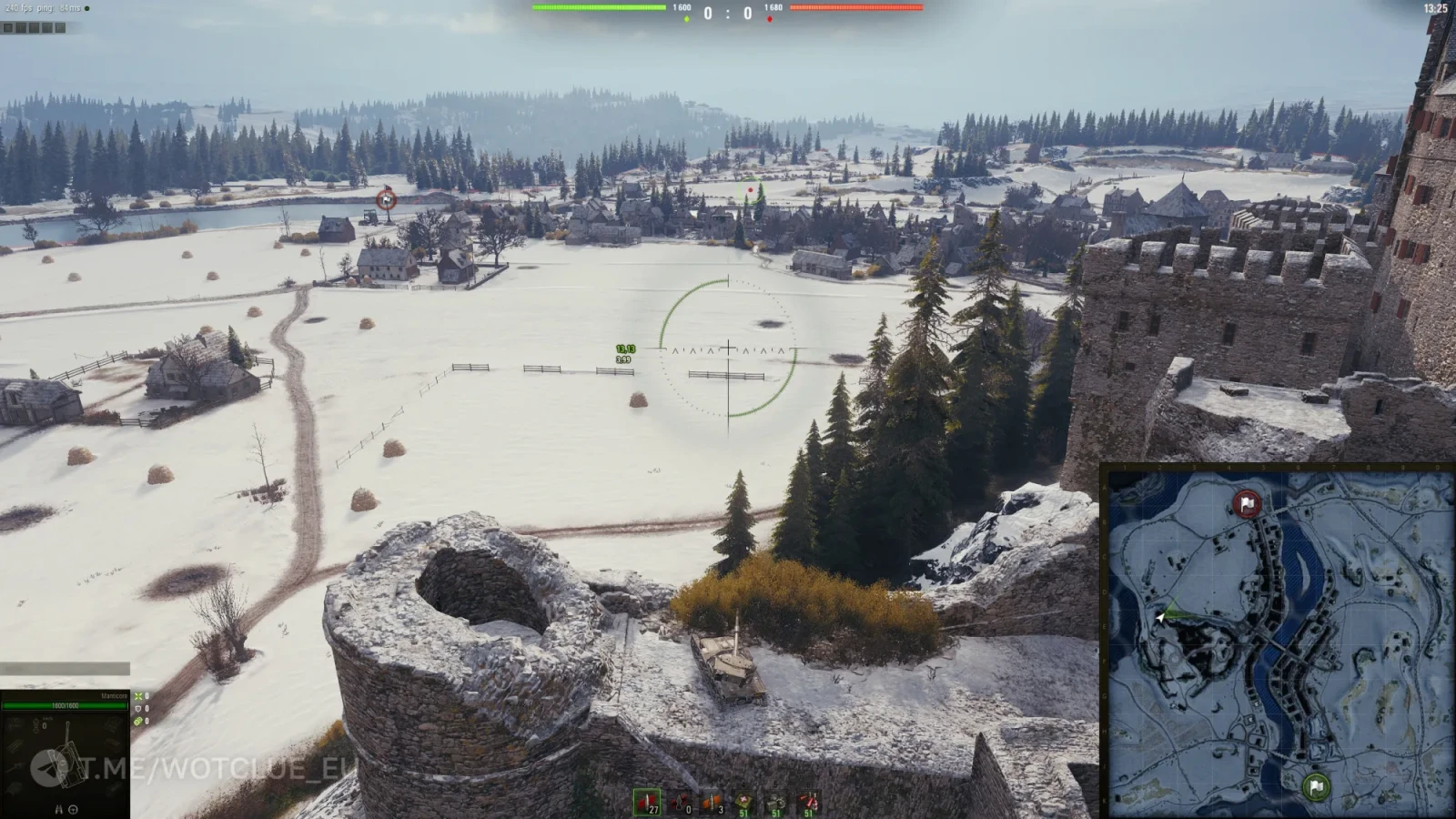Screen dimensions: 1456x819
Task: Choose the orange shell with 3 rounds
Action: coord(712,802)
